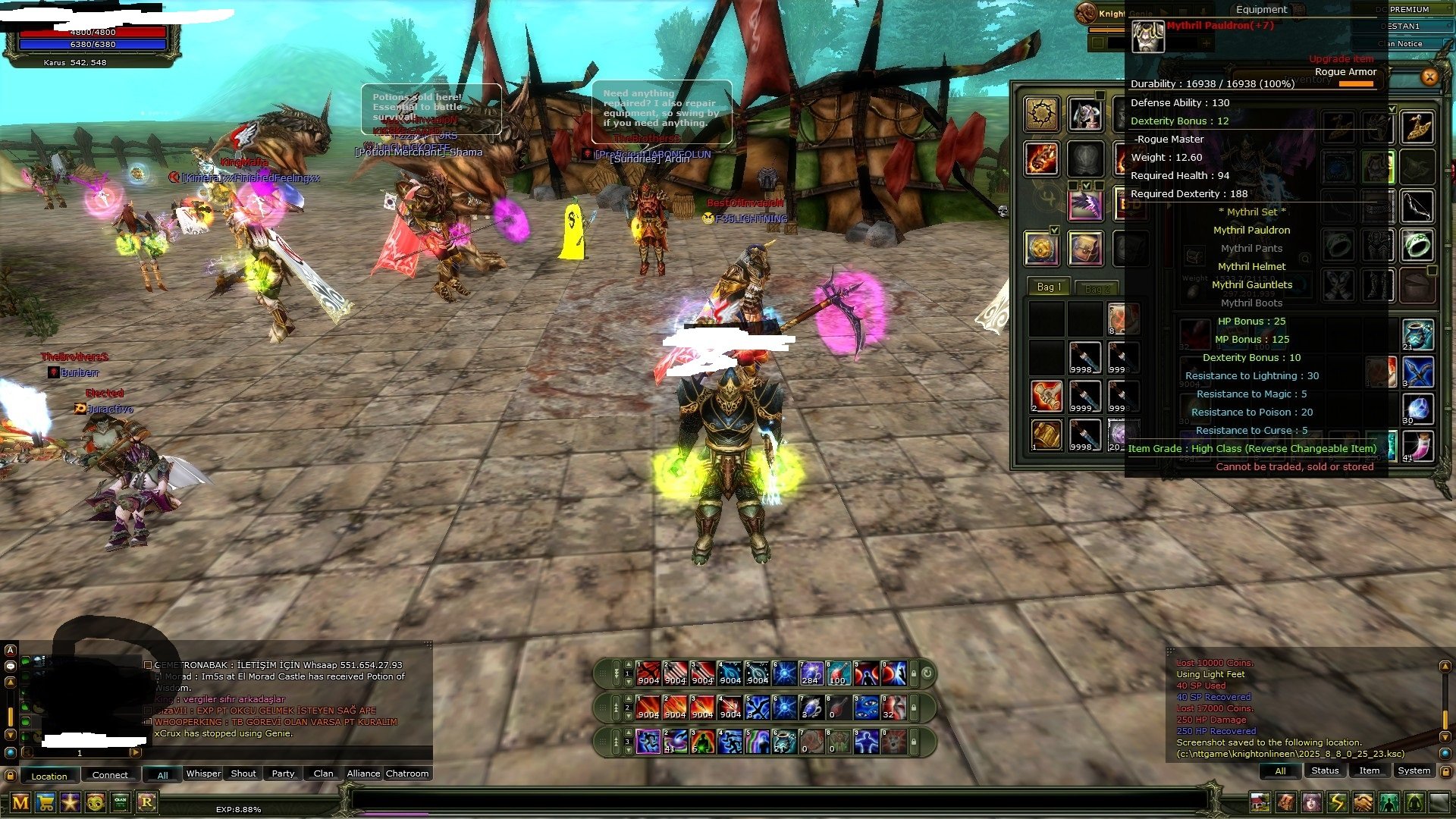This screenshot has height=819, width=1456.
Task: Open the handshake trade icon
Action: (x=1363, y=802)
